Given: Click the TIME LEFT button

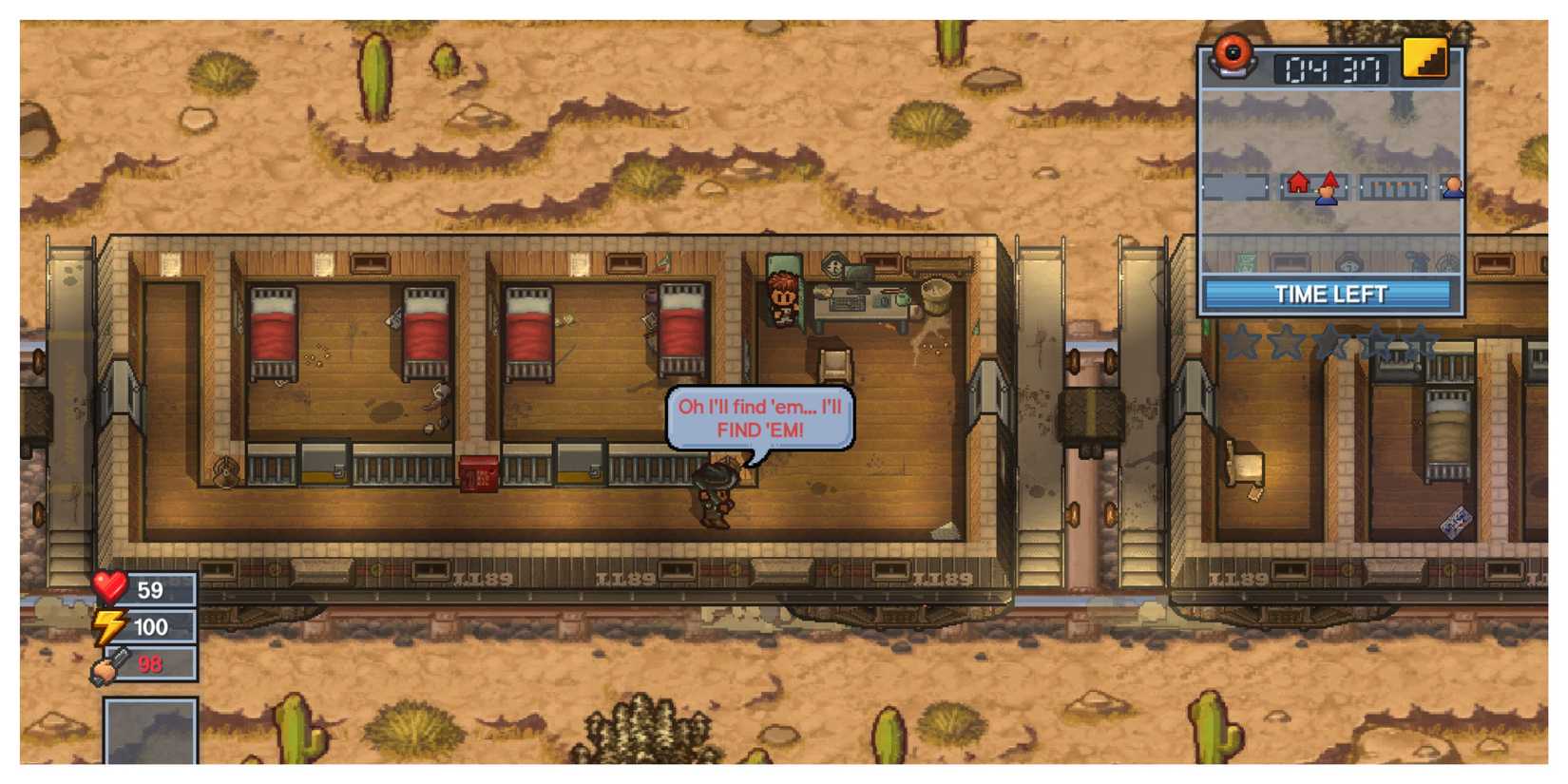Looking at the screenshot, I should (1330, 293).
